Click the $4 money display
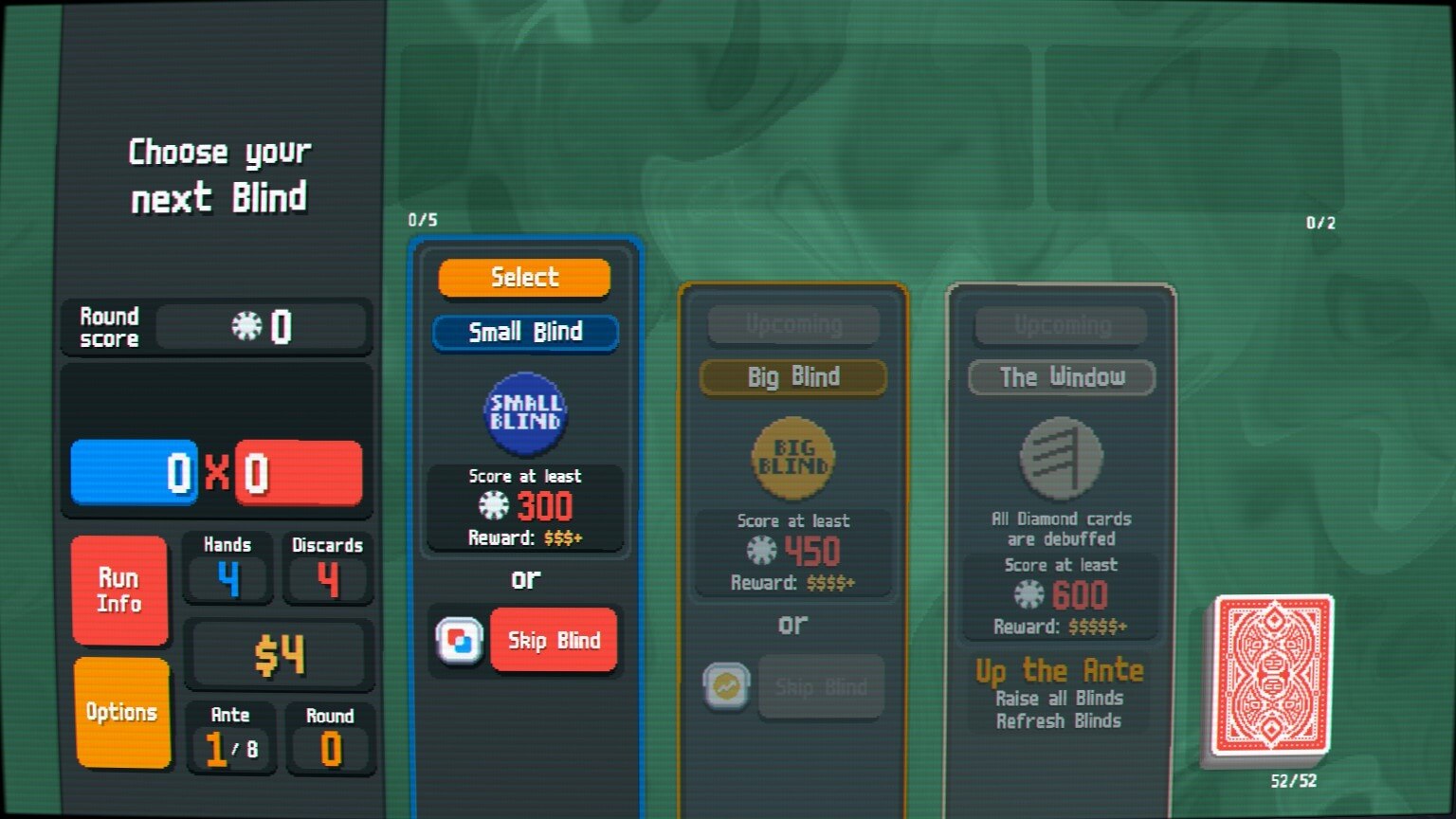Image resolution: width=1456 pixels, height=819 pixels. tap(280, 652)
